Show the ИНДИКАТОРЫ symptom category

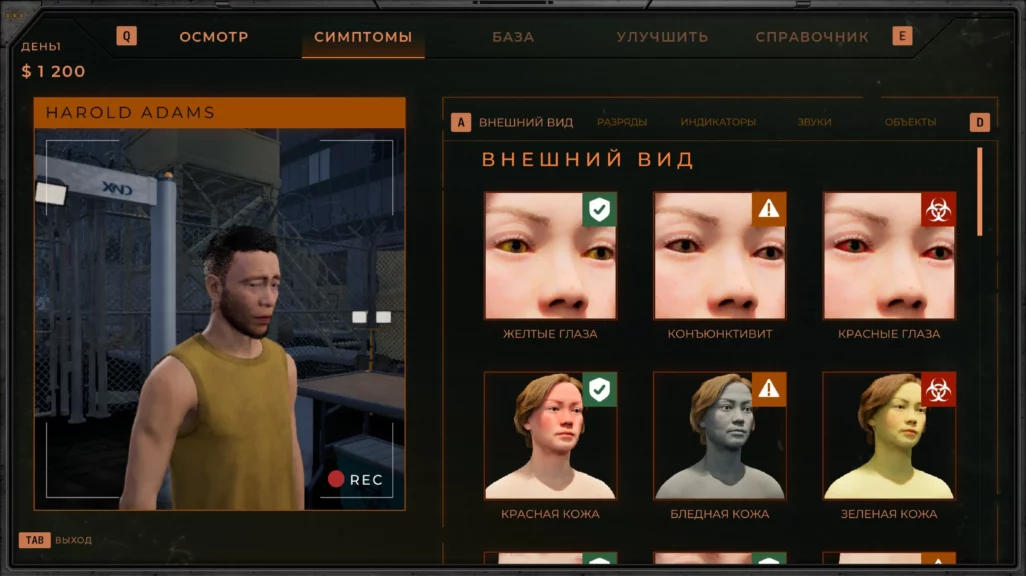(x=718, y=122)
